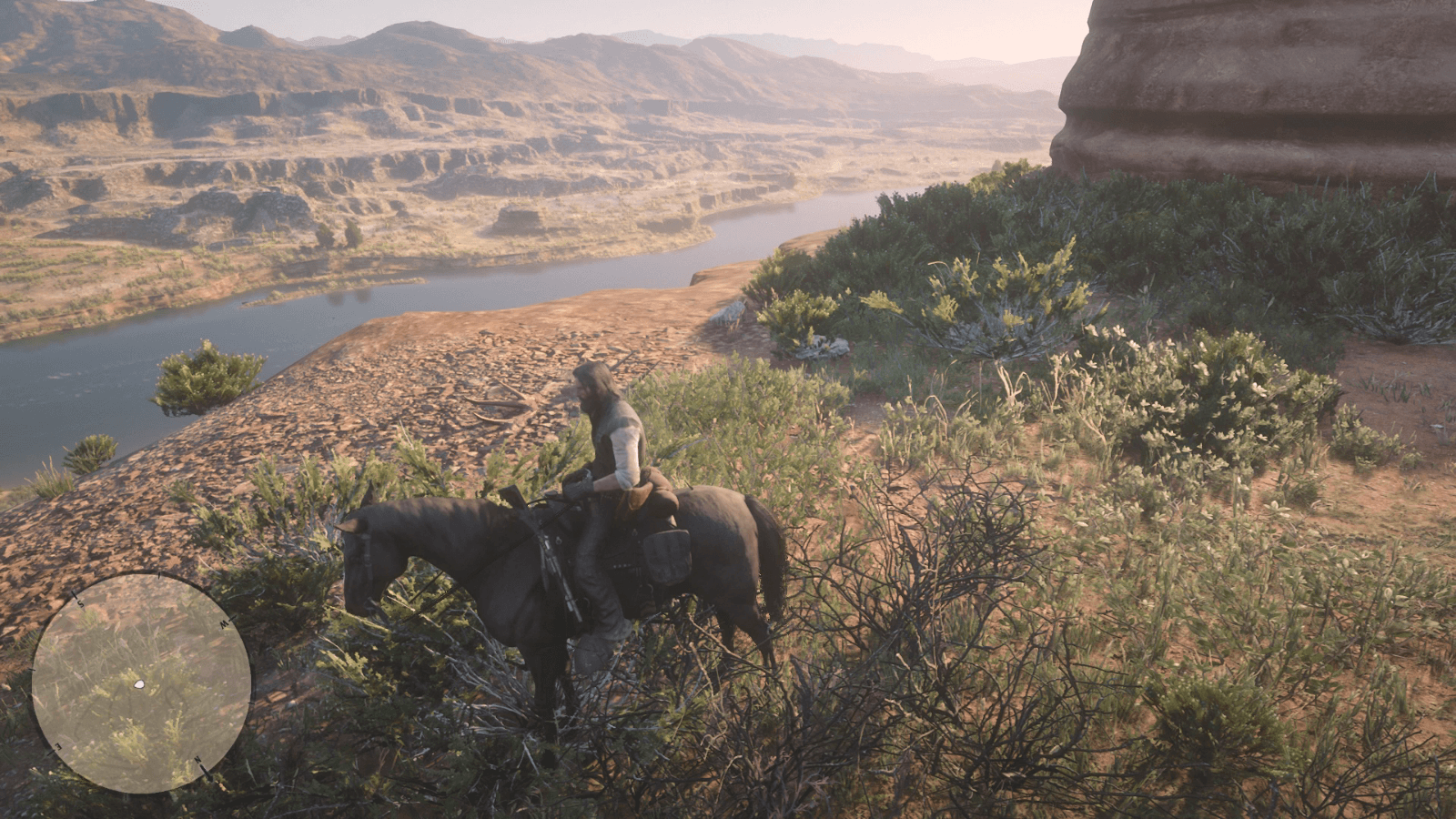Screen dimensions: 1456x819
Task: Click the N compass letter on minimap
Action: coord(197,760)
